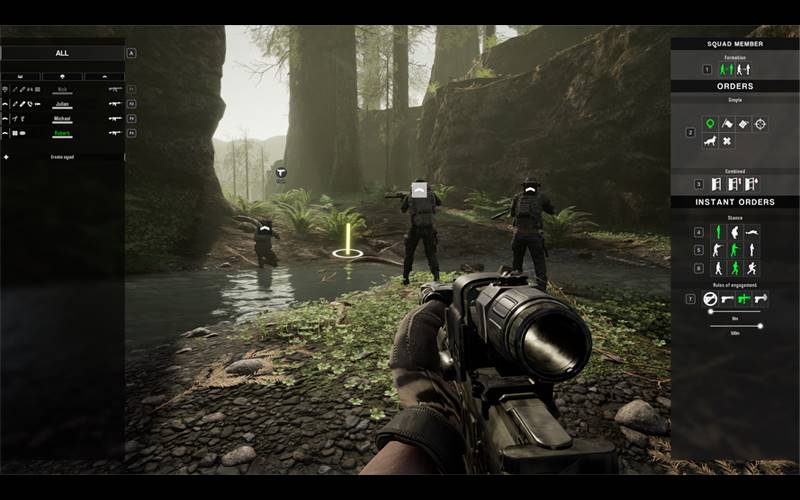
Task: Select the green move-to waypoint order
Action: 711,124
